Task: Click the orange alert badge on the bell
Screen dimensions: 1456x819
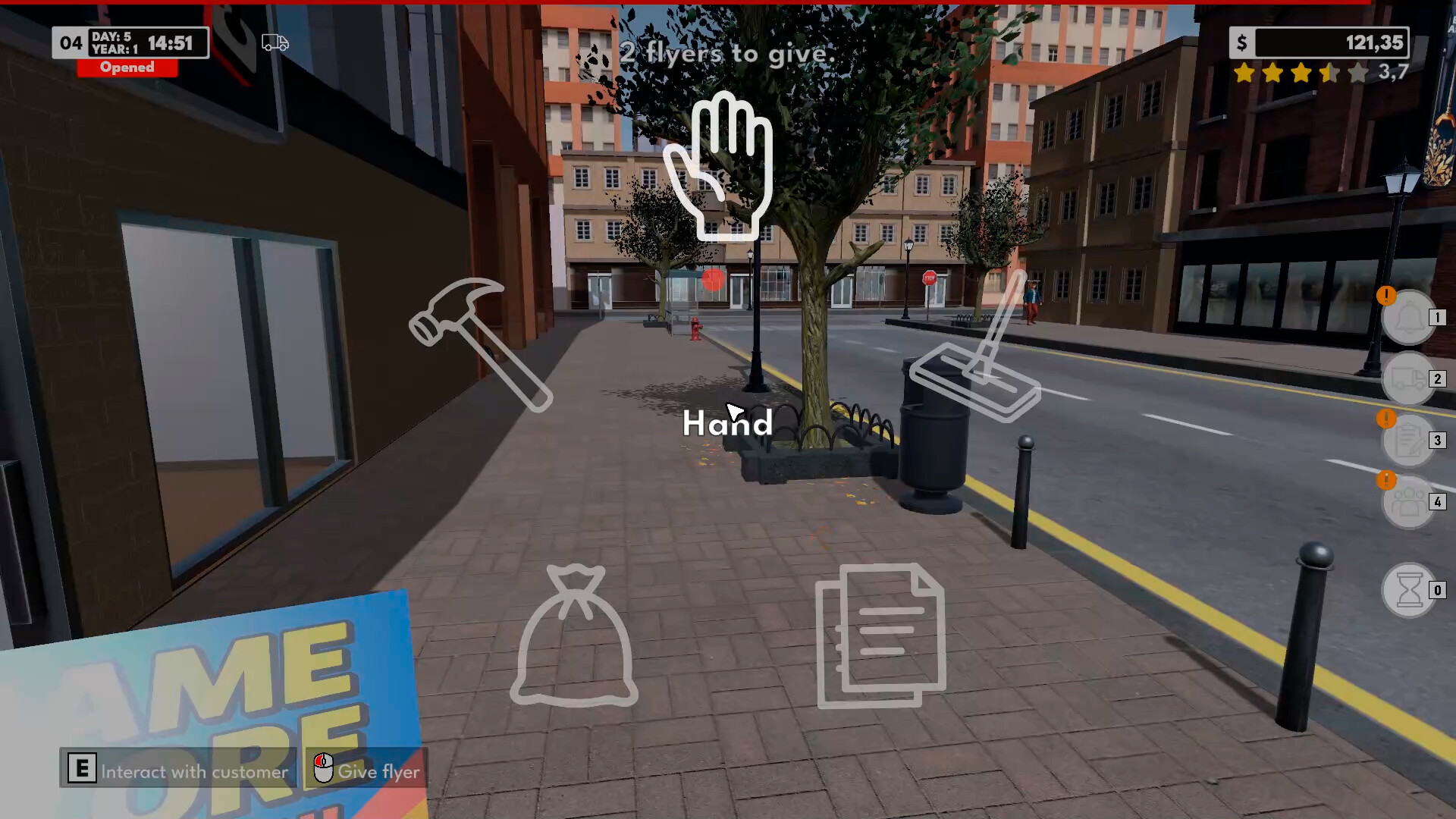Action: pyautogui.click(x=1386, y=297)
